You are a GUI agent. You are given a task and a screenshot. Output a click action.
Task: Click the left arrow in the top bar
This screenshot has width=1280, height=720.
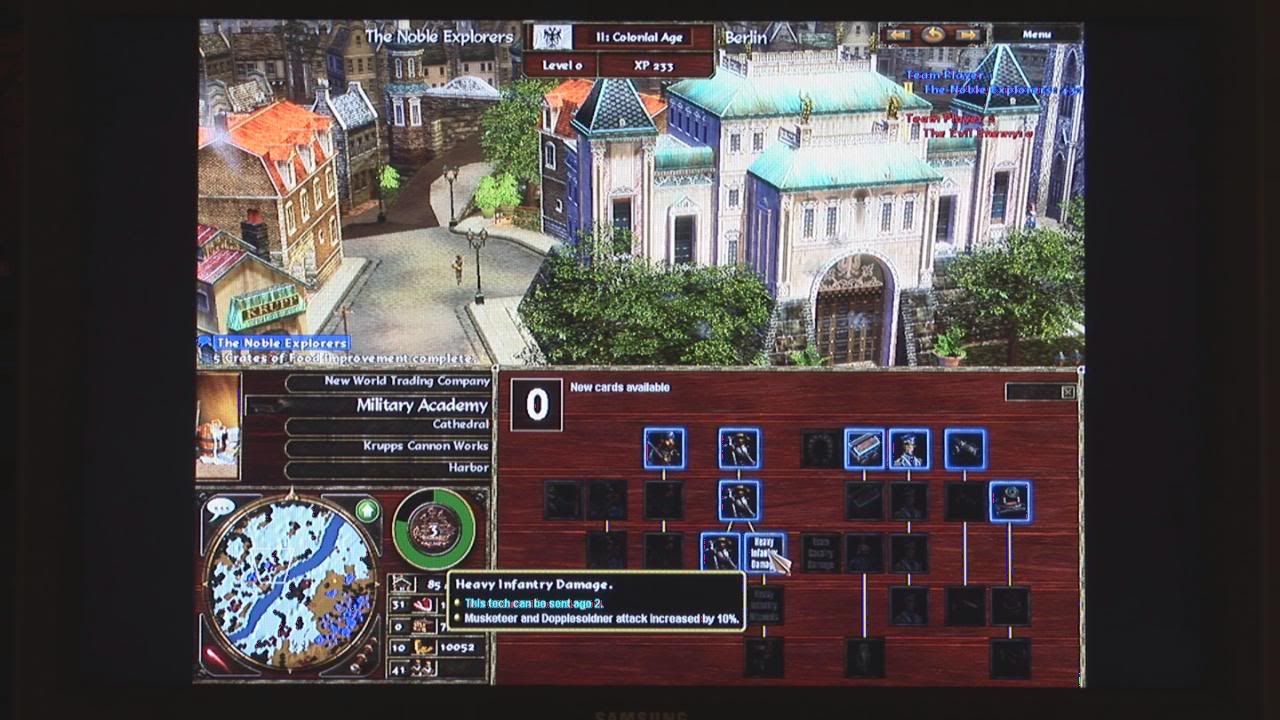pyautogui.click(x=898, y=35)
